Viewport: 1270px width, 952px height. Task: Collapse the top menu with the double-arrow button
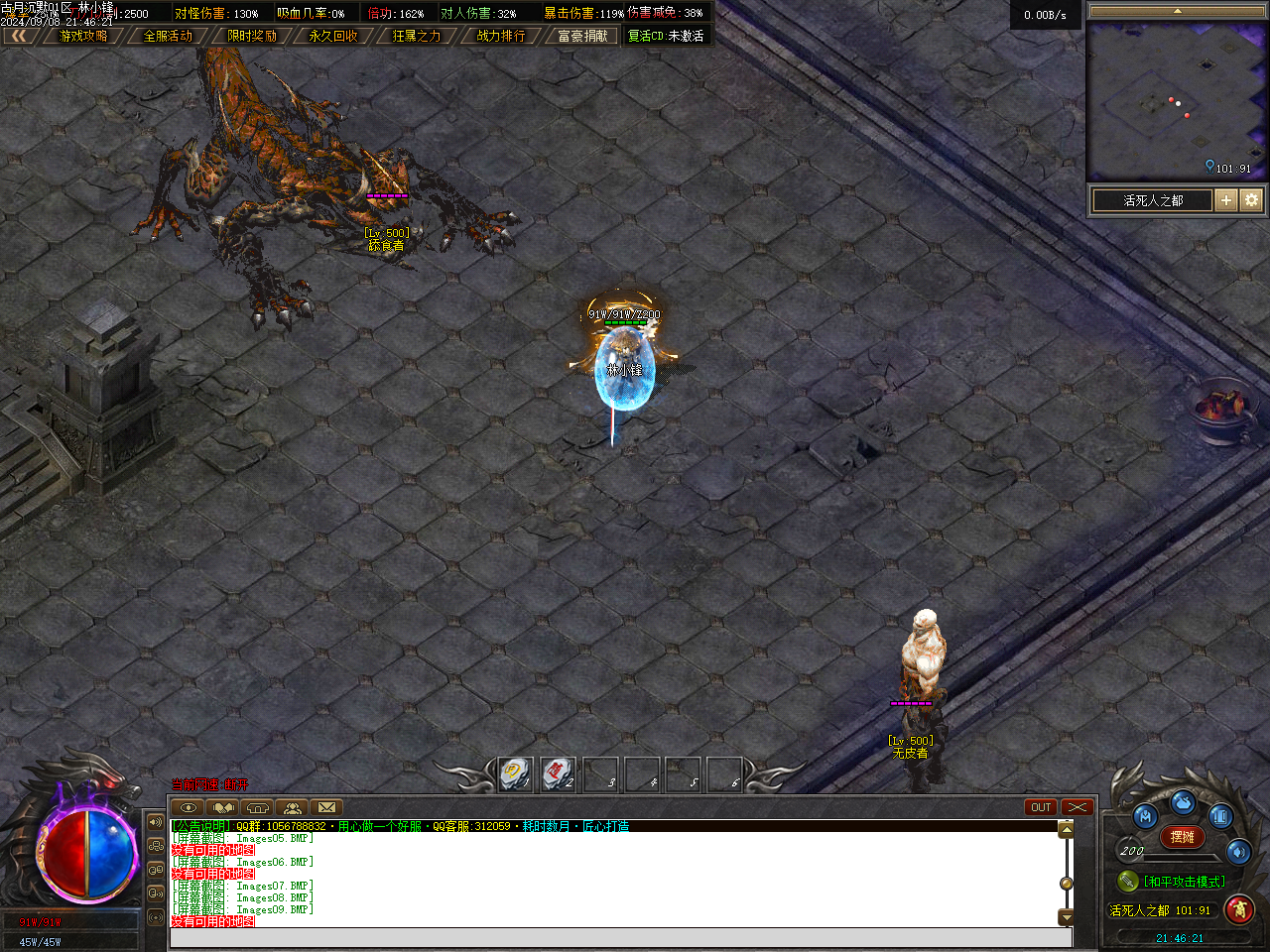tap(19, 36)
